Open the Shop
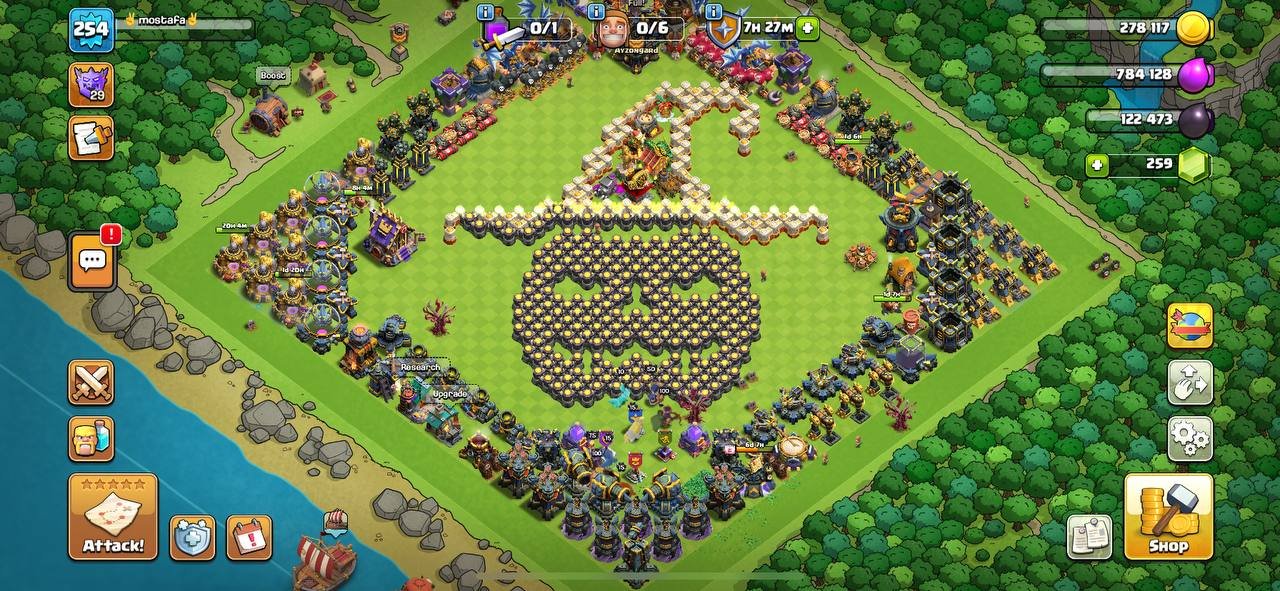1280x591 pixels. (1168, 516)
